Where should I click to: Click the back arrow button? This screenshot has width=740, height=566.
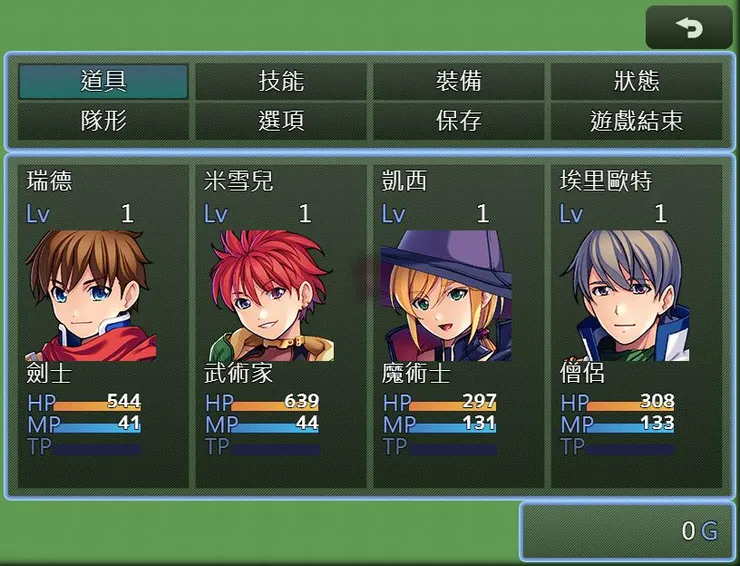click(689, 28)
